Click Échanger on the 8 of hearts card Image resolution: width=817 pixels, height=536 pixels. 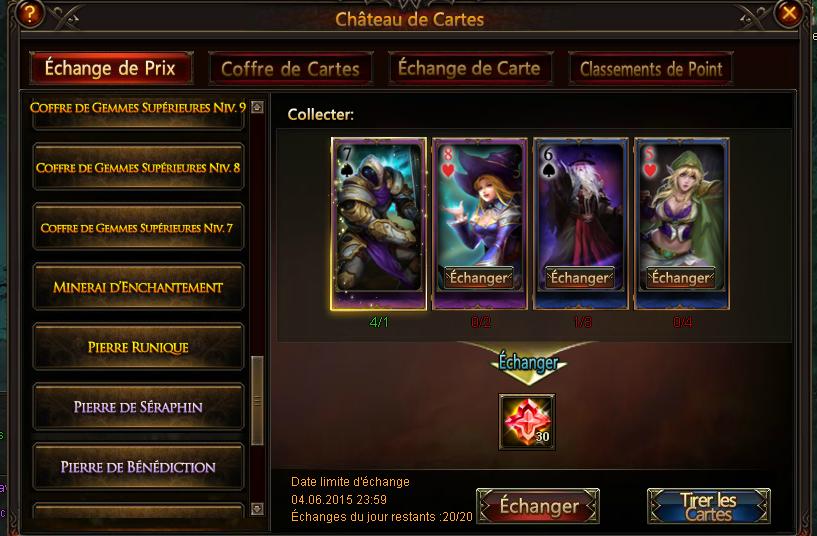click(479, 278)
